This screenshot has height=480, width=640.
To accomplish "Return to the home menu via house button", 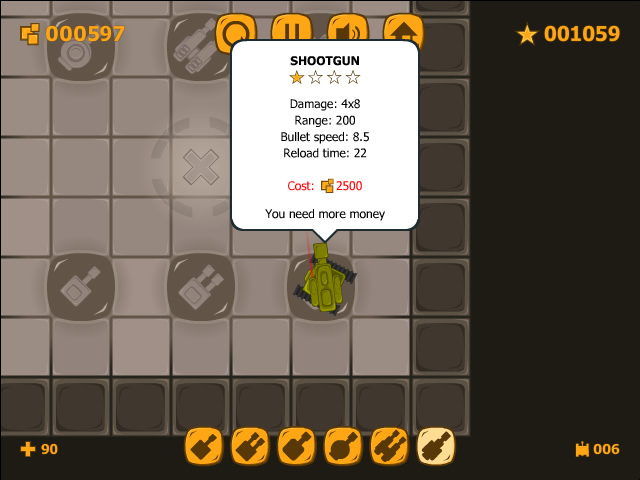I will coord(403,27).
